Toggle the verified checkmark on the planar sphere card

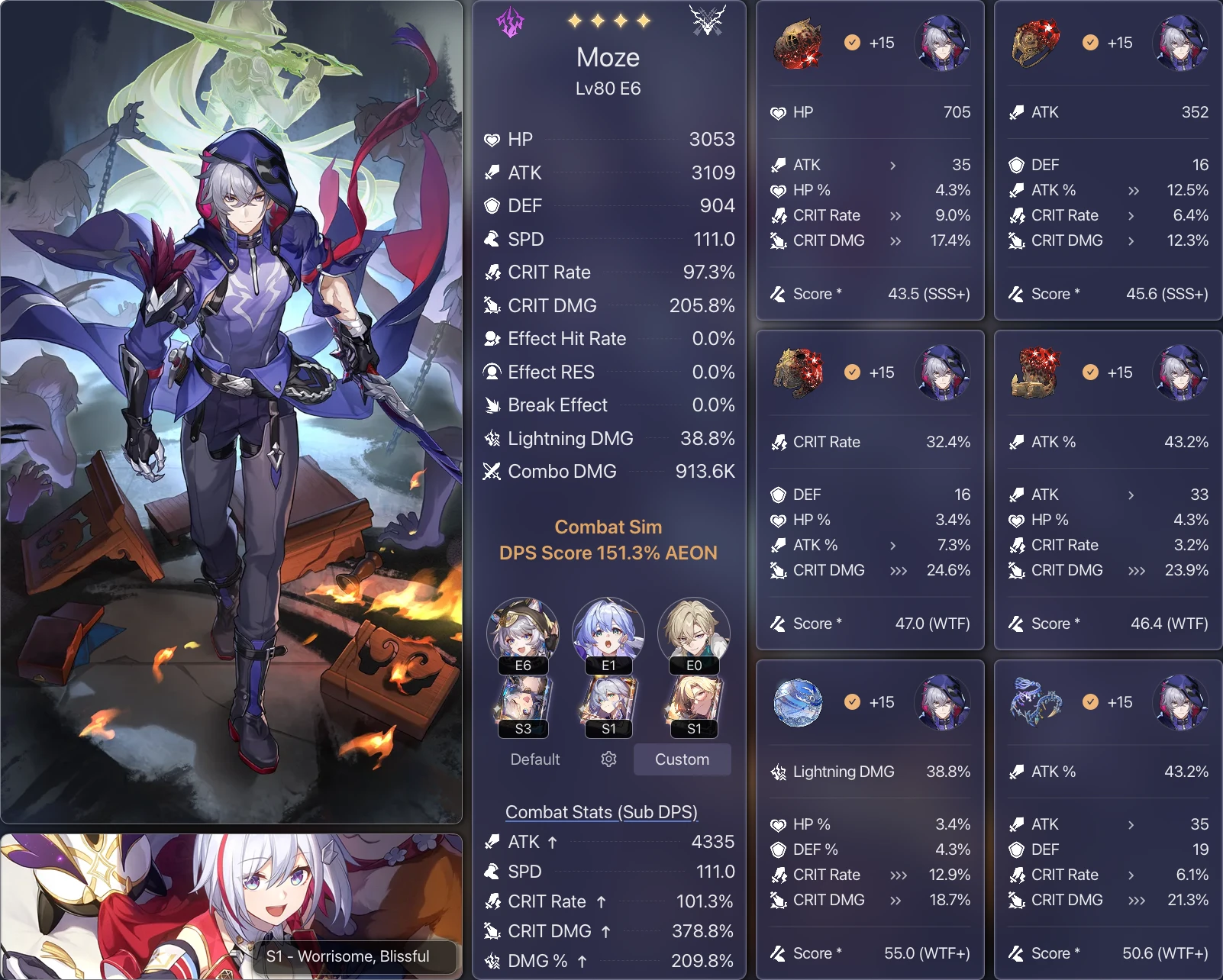852,702
